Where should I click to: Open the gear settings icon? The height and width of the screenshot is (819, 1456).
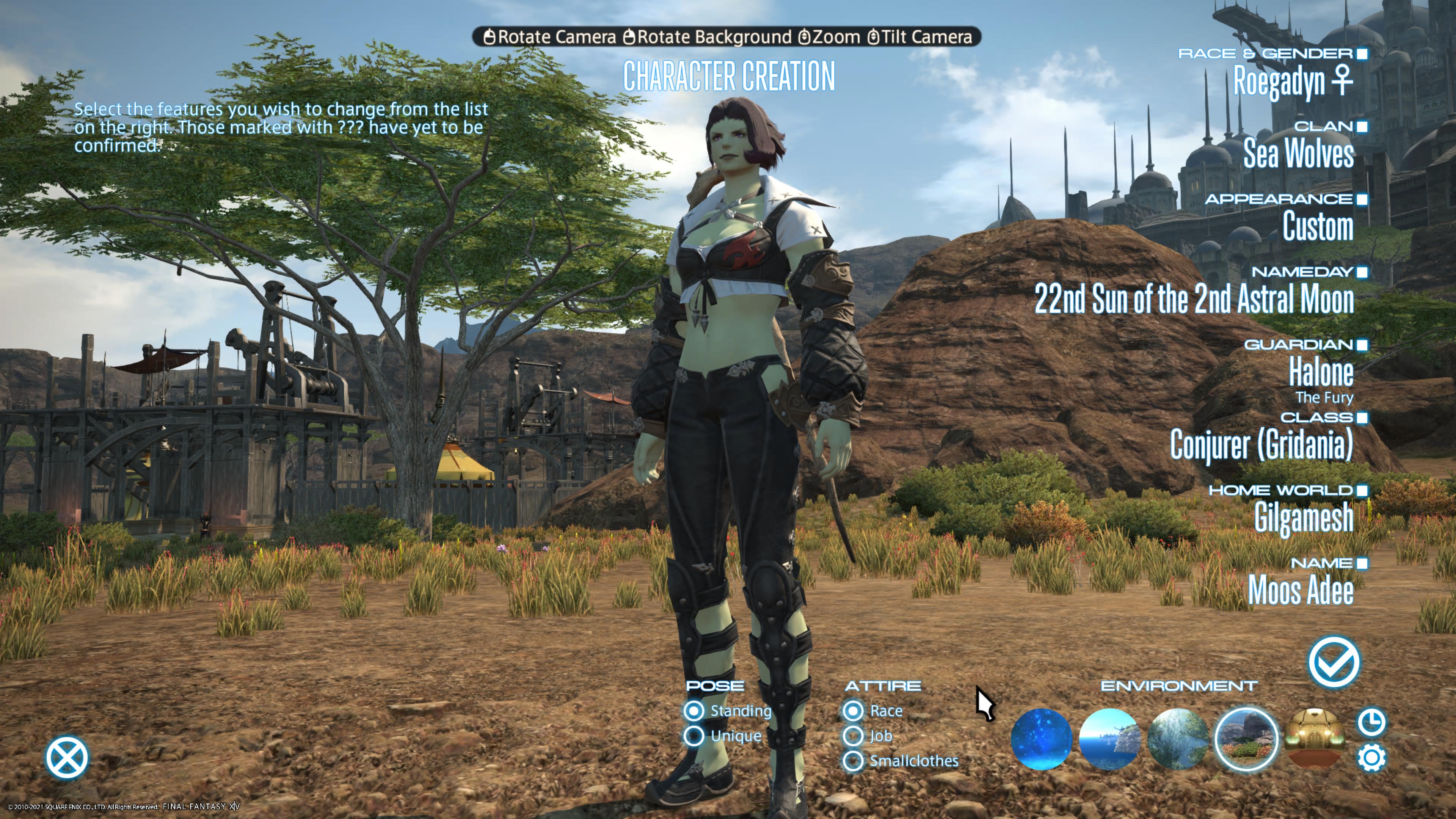pyautogui.click(x=1371, y=758)
